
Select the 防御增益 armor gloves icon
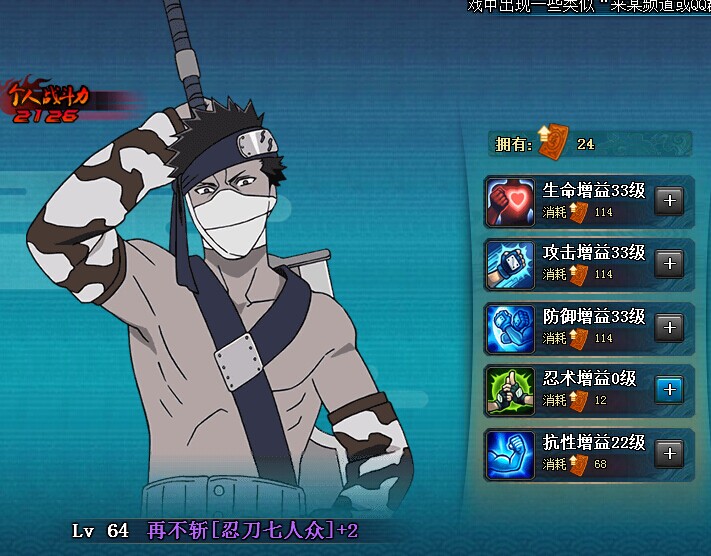click(511, 328)
